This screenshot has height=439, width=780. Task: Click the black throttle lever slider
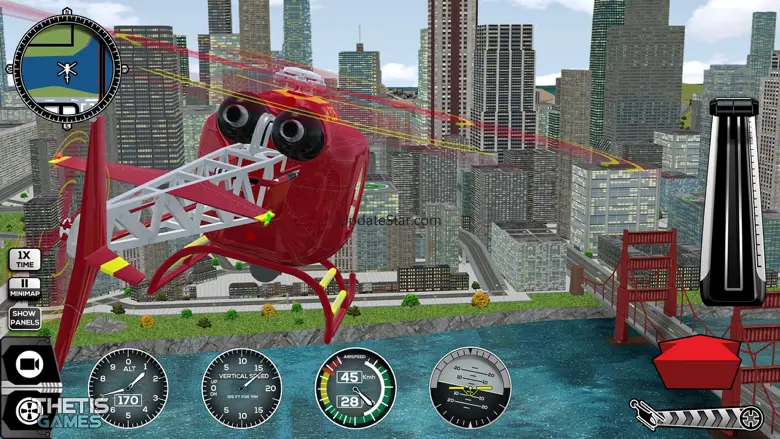tap(735, 200)
